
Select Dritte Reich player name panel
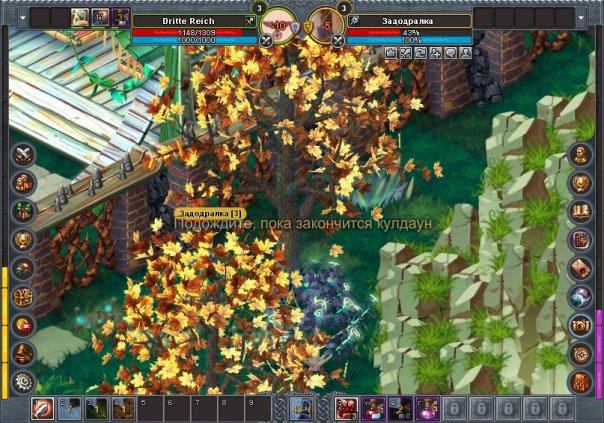pyautogui.click(x=195, y=20)
